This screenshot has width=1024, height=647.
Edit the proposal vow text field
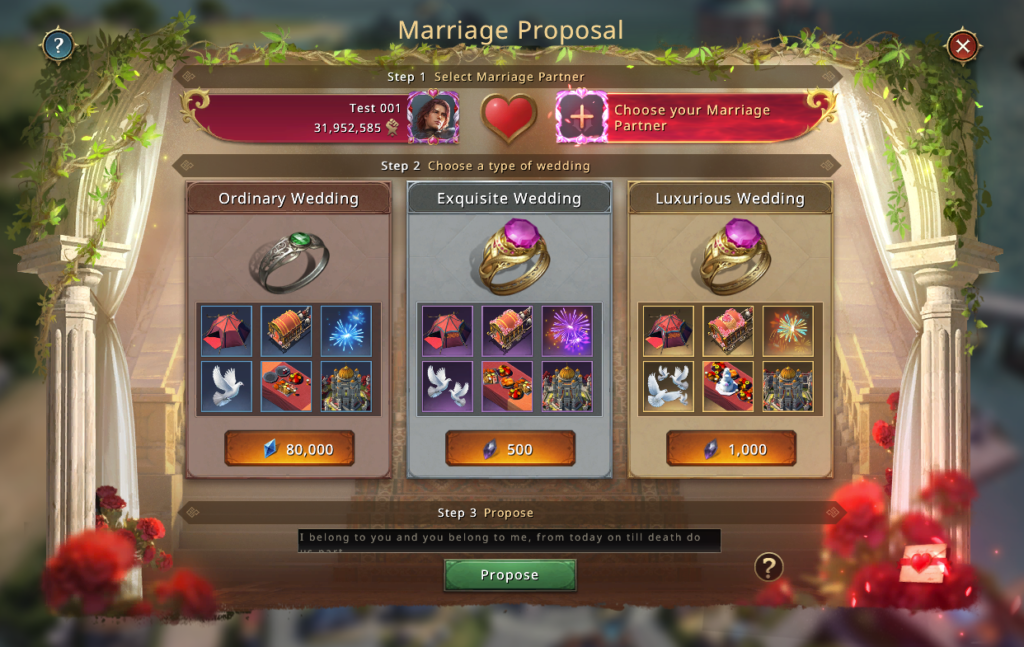[x=509, y=541]
